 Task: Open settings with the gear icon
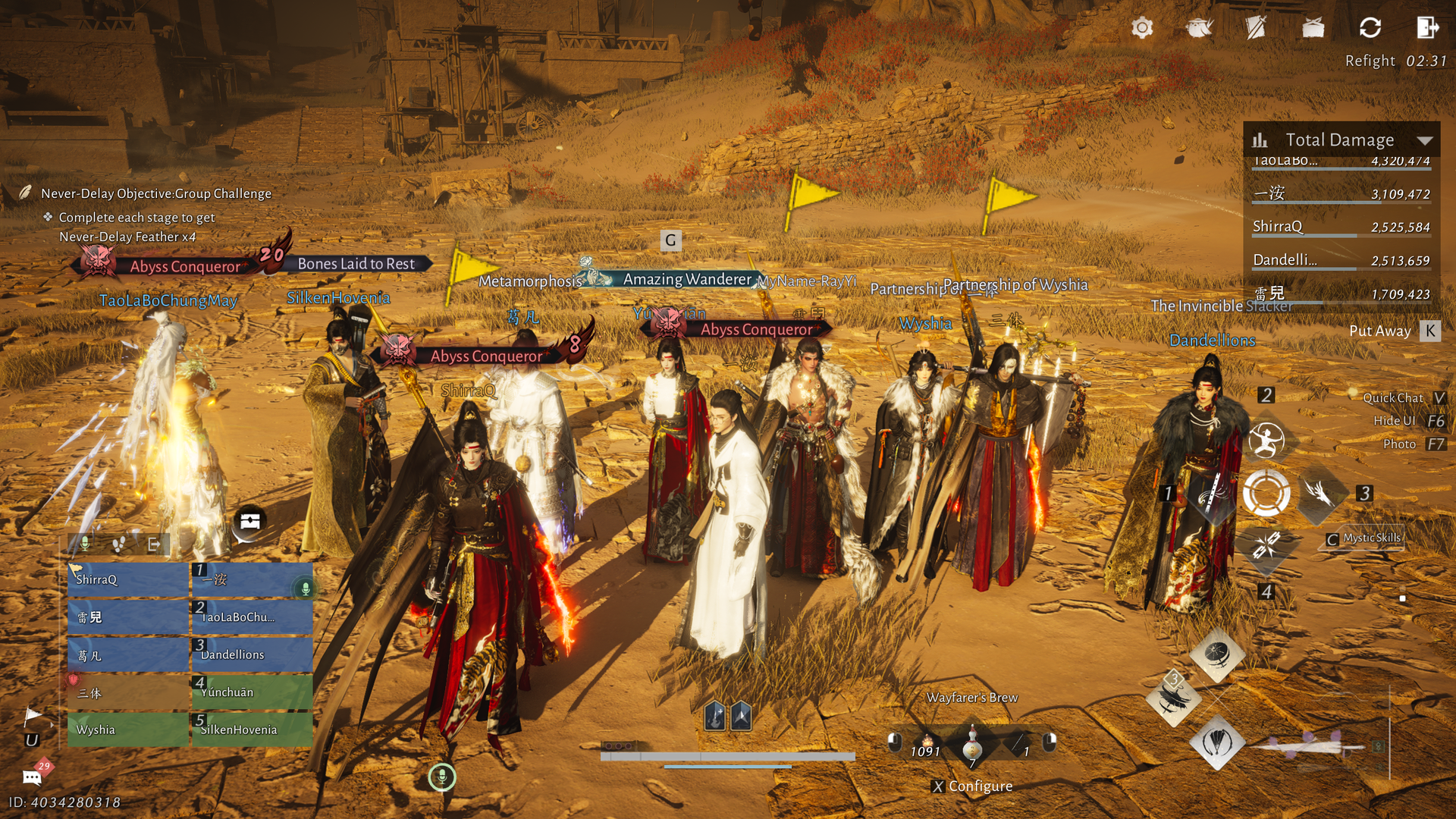[1142, 28]
